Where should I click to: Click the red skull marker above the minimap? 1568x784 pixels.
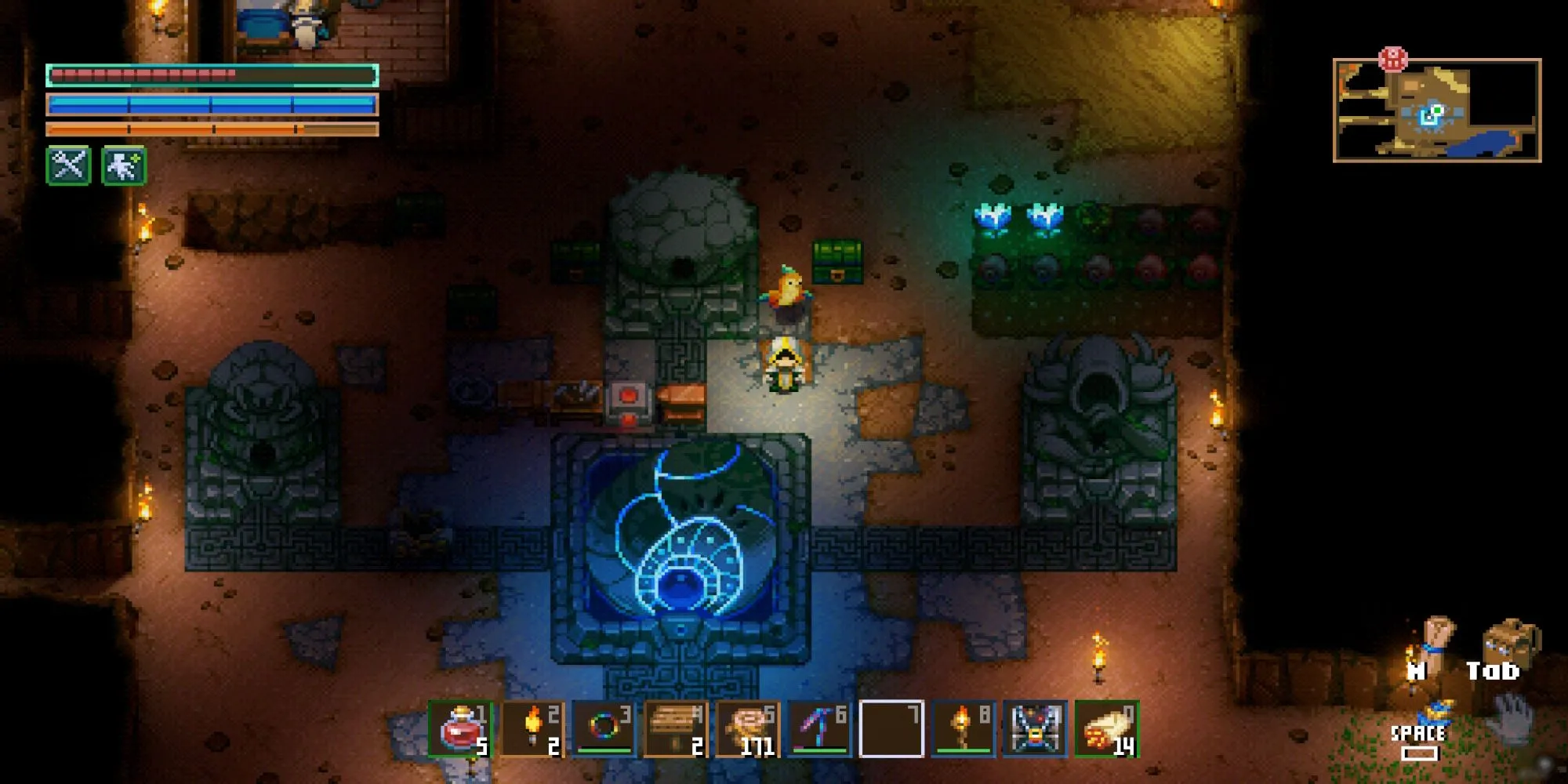tap(1393, 59)
